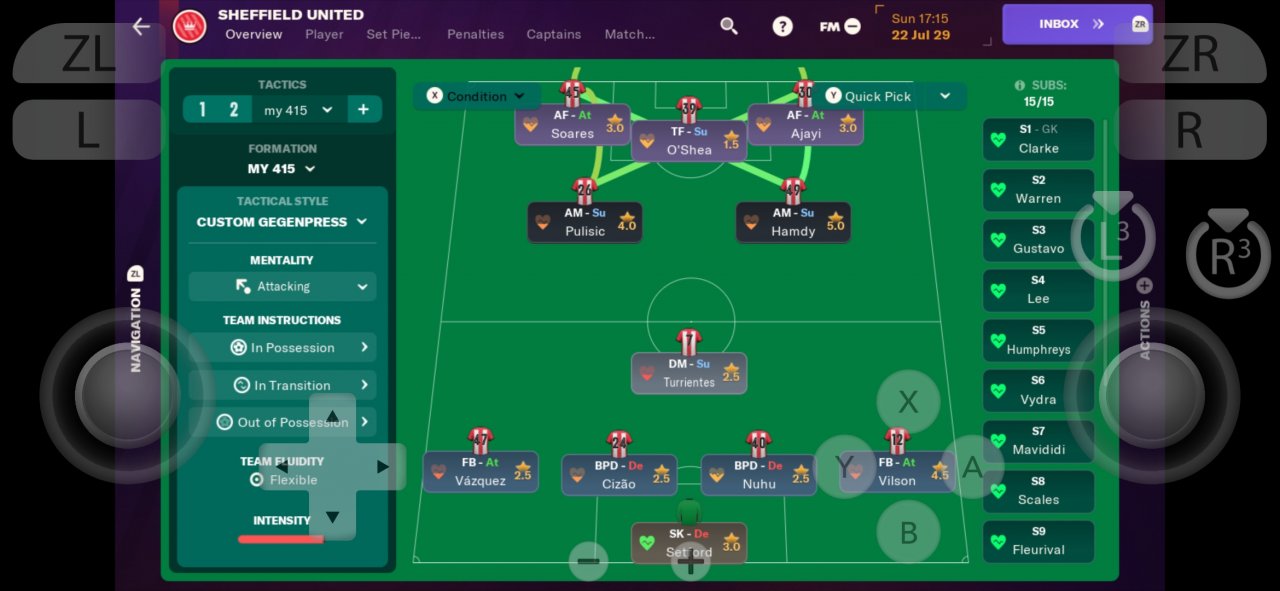
Task: Open the MY 415 formation dropdown
Action: point(282,169)
